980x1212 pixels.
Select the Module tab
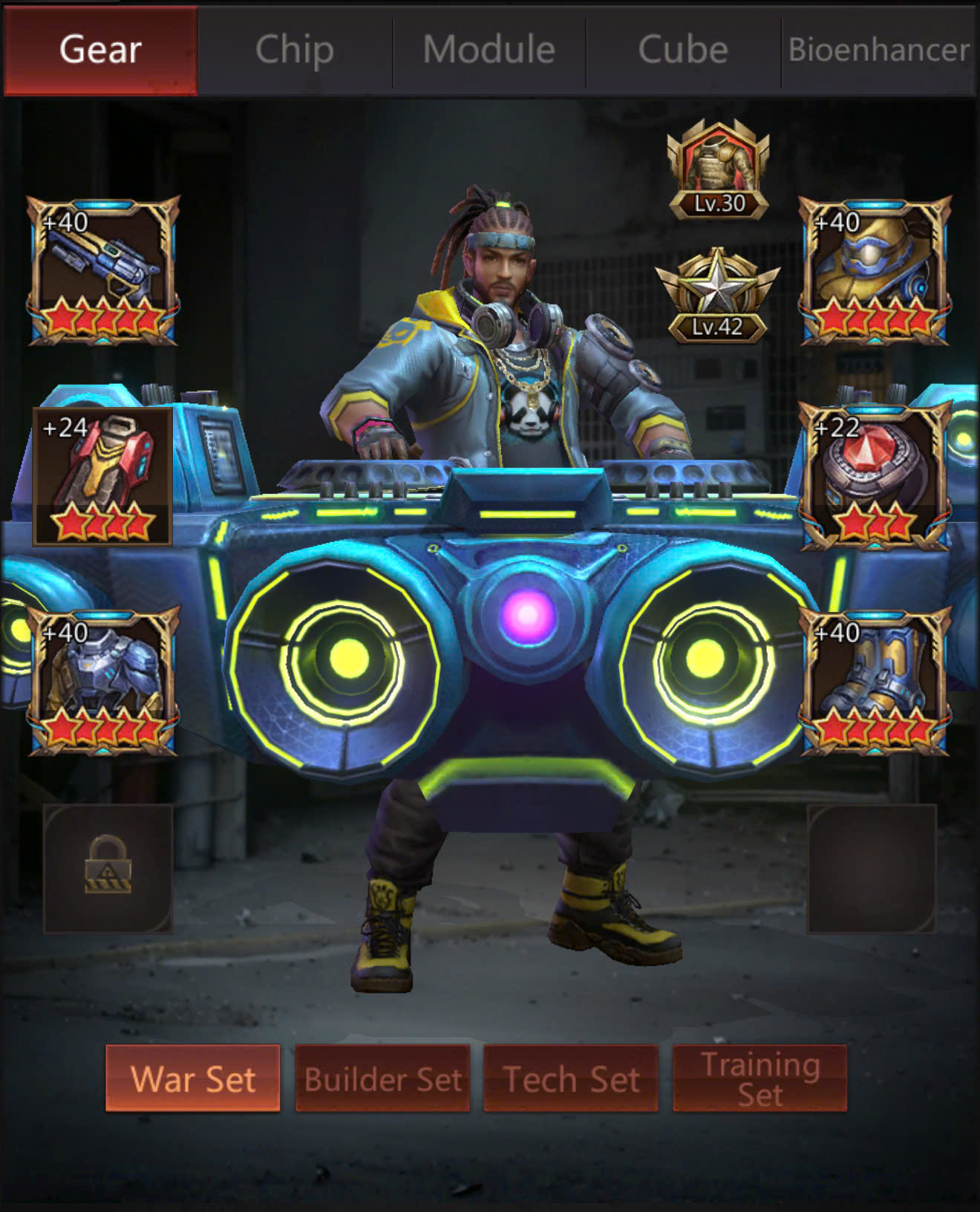(x=489, y=50)
